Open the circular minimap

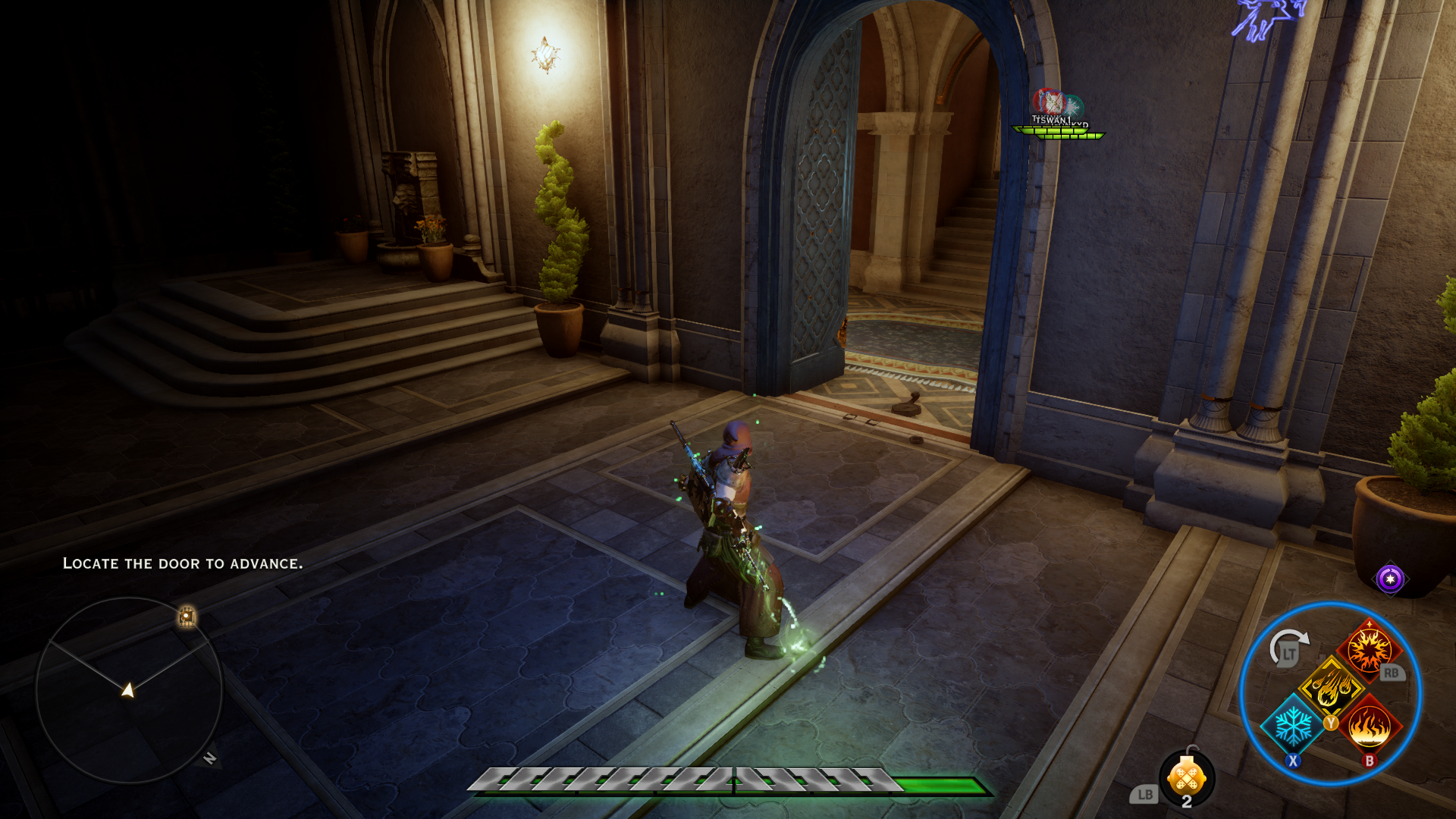129,690
